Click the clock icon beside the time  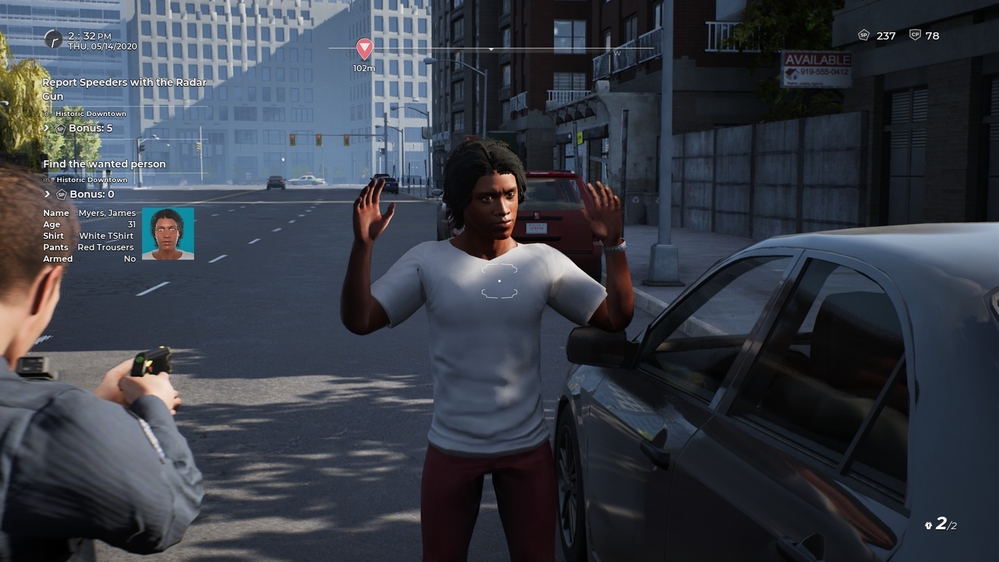(x=53, y=38)
